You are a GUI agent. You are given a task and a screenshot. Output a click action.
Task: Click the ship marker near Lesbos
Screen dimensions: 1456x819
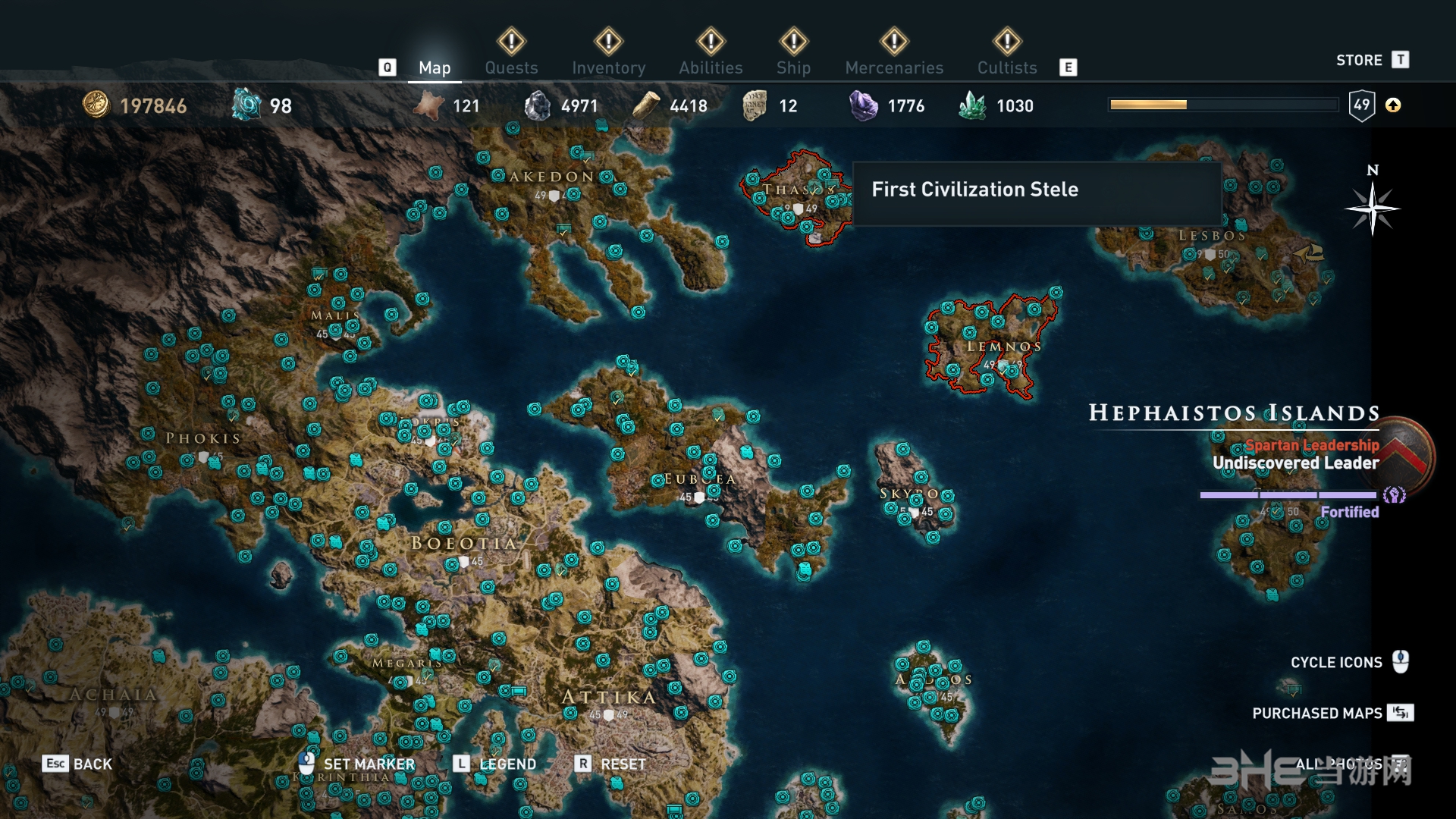tap(1310, 253)
